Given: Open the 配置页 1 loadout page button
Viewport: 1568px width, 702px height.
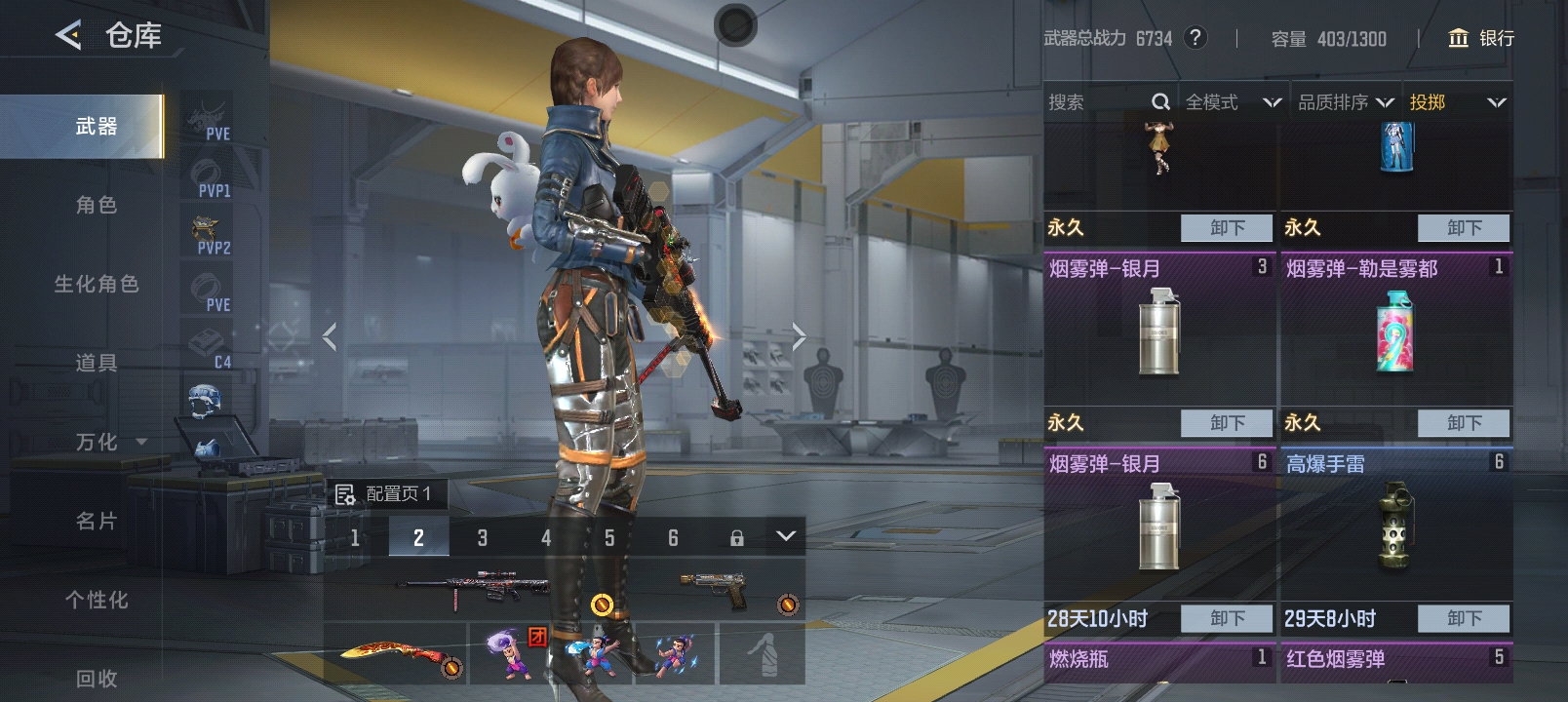Looking at the screenshot, I should pyautogui.click(x=385, y=494).
